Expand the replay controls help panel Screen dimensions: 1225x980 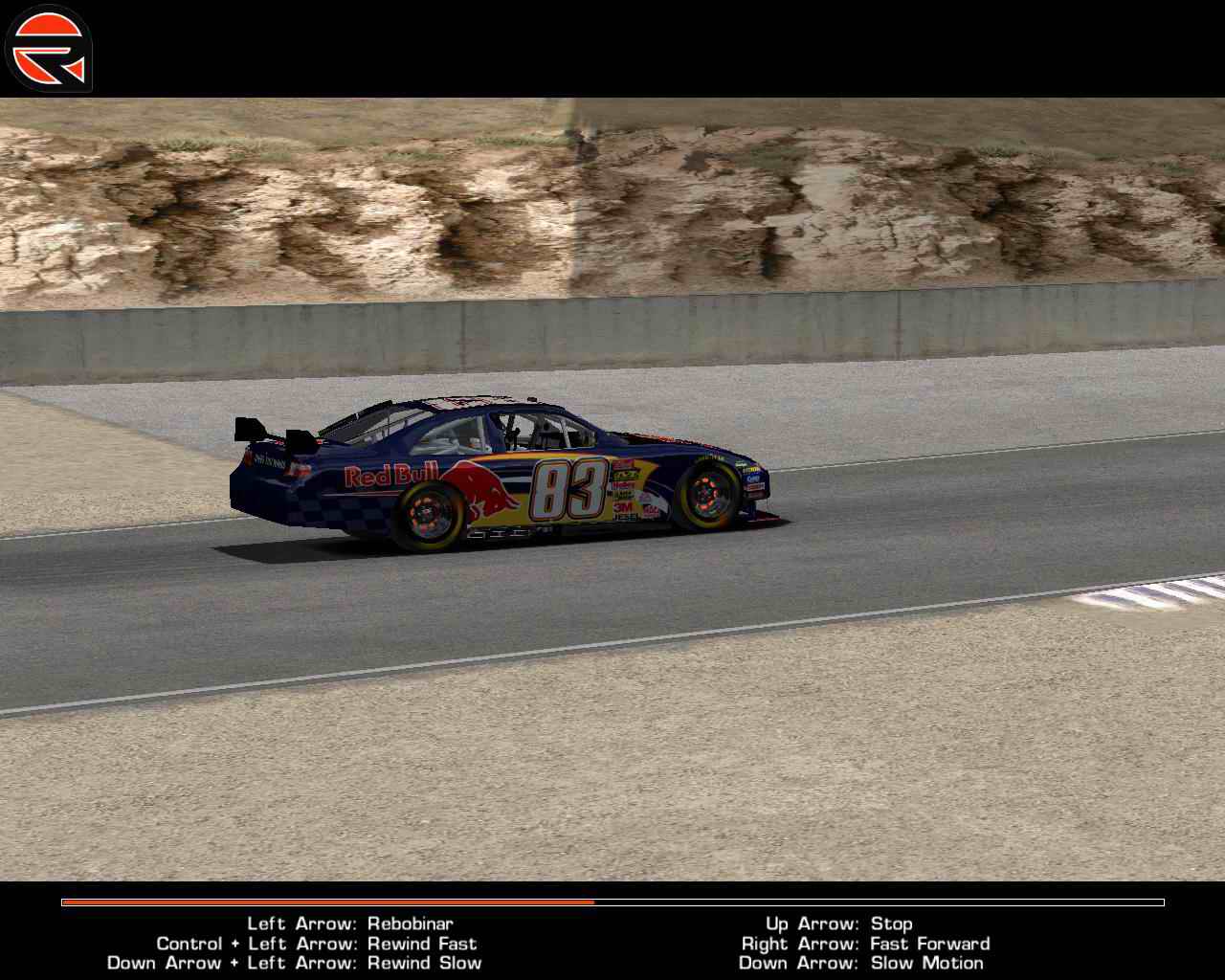[x=612, y=943]
